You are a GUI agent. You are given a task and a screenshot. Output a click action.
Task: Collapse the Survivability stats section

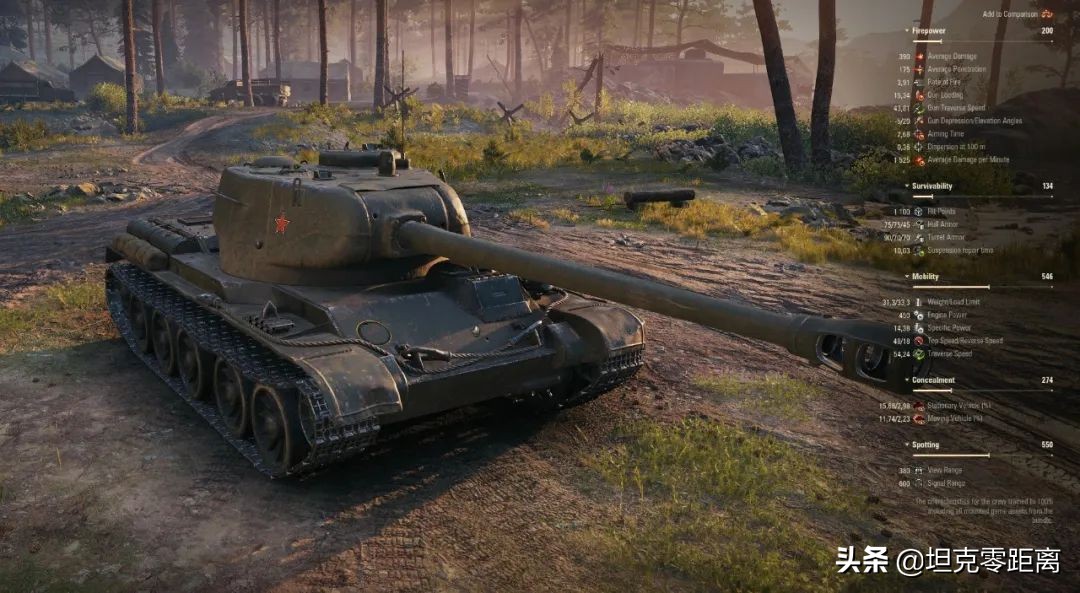[931, 186]
